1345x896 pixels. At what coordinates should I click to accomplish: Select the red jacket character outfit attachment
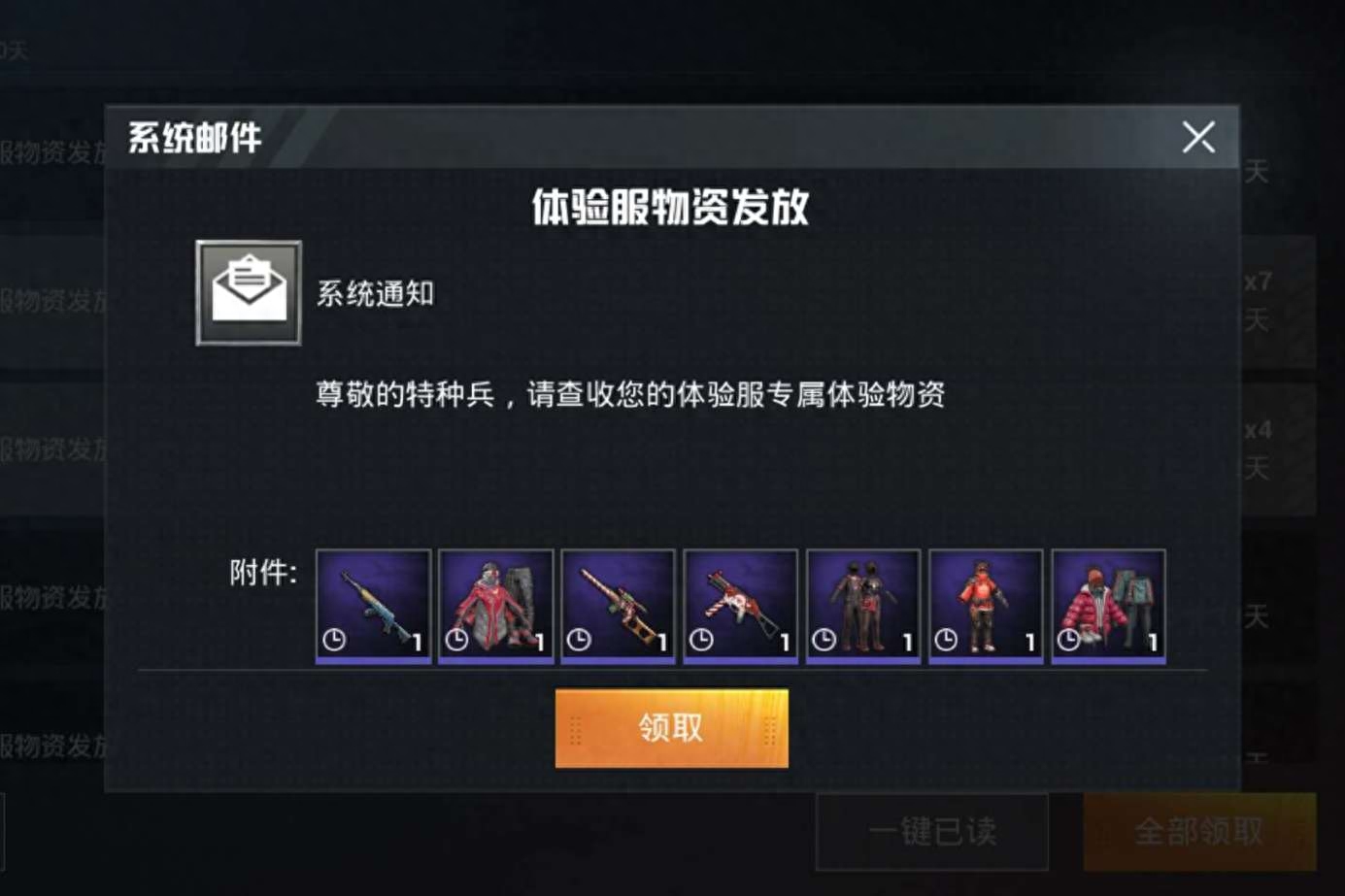(x=986, y=604)
